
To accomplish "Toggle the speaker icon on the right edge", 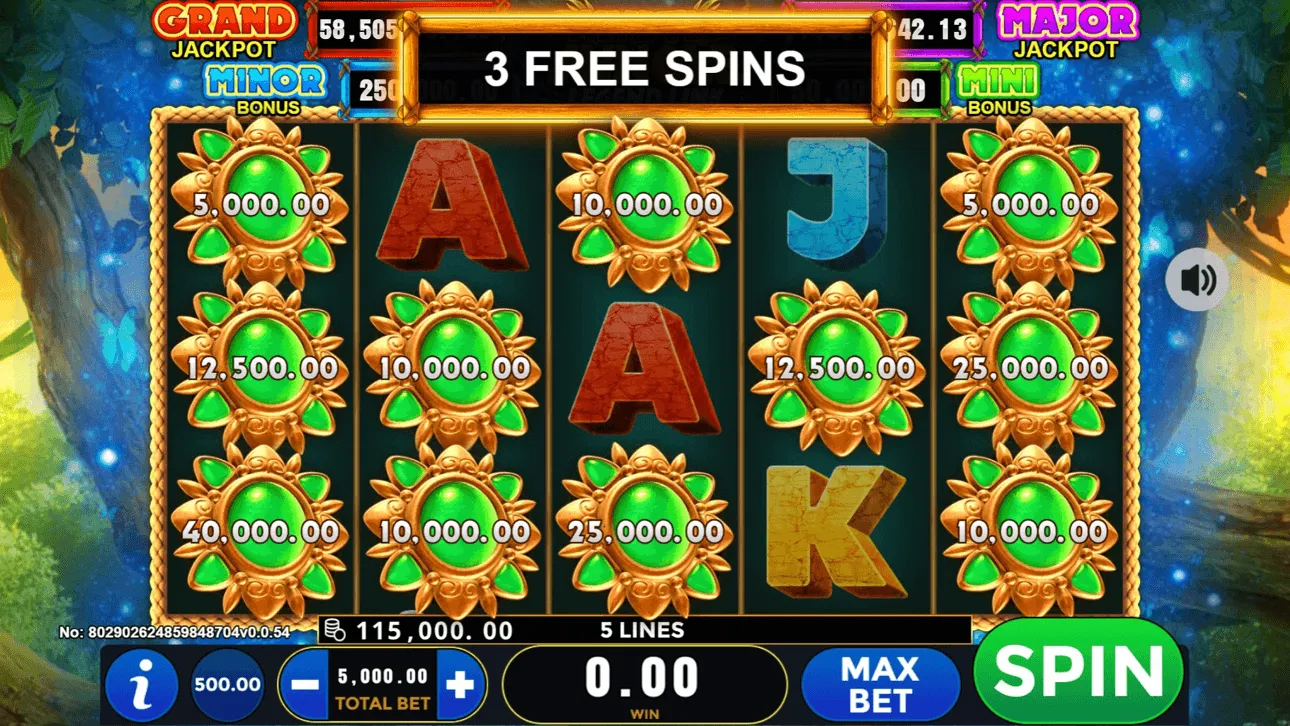I will (x=1196, y=281).
